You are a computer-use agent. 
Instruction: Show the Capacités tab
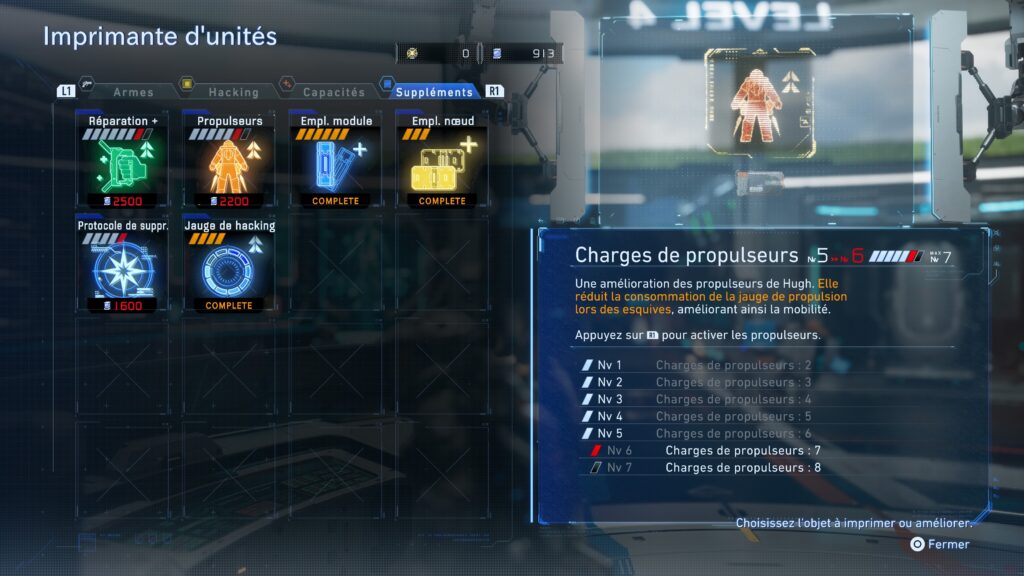(334, 92)
